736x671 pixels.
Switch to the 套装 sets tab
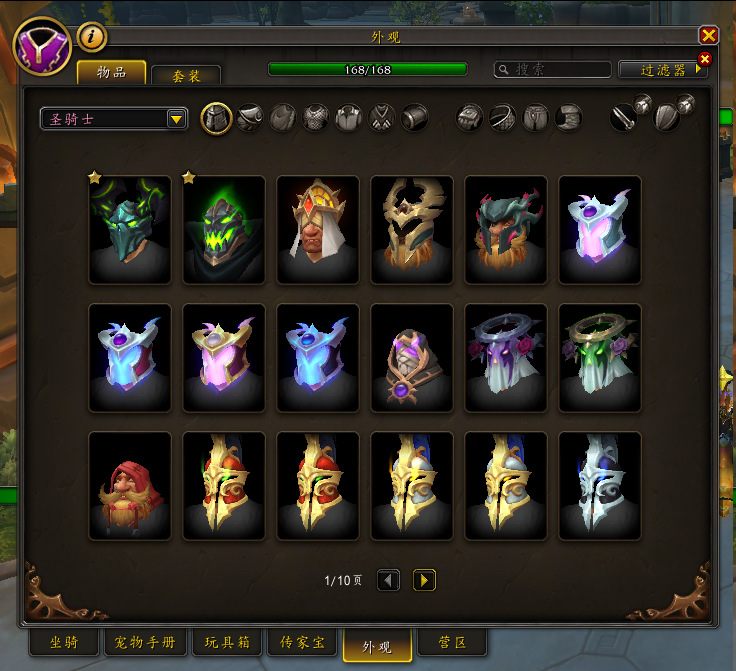[186, 75]
